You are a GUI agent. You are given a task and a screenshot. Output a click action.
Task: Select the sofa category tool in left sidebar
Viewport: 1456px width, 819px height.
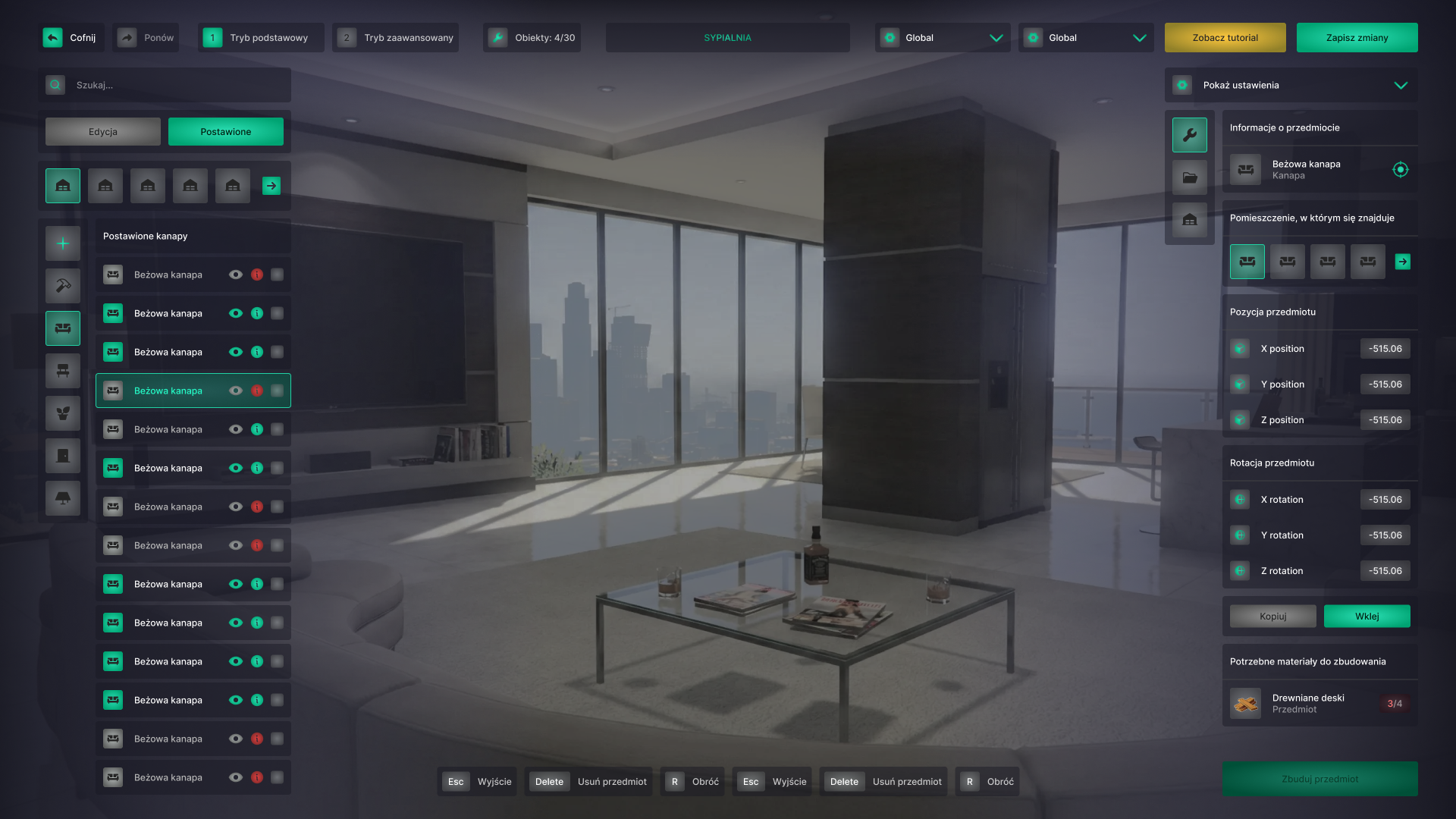coord(62,328)
